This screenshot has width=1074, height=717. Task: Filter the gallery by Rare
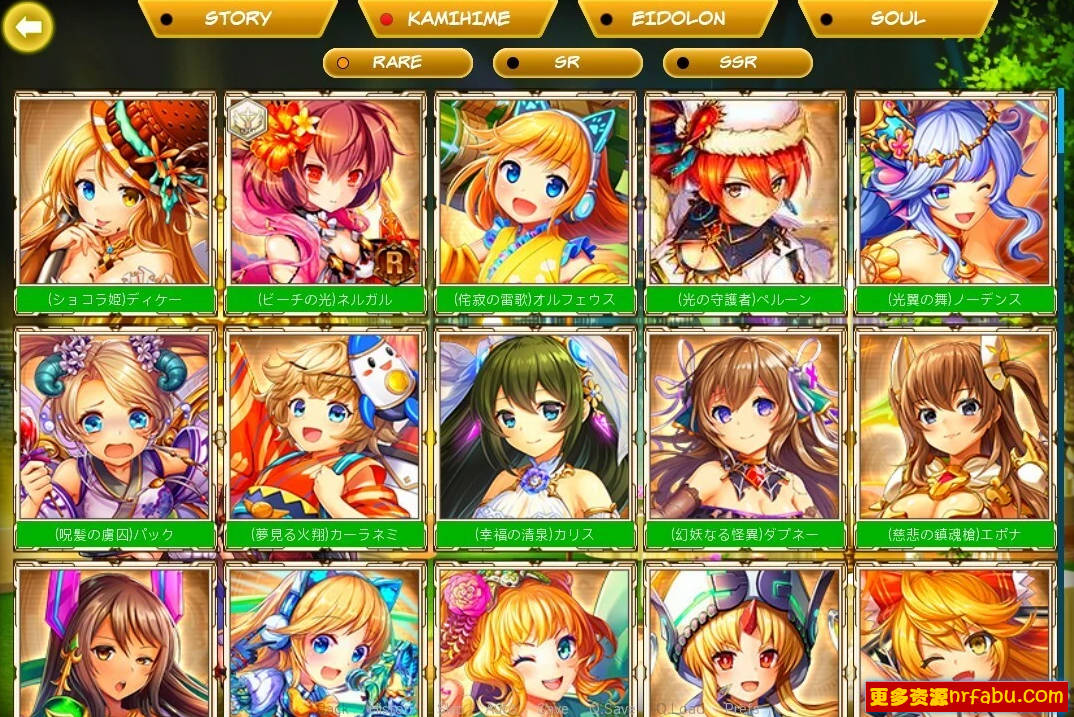(x=397, y=62)
